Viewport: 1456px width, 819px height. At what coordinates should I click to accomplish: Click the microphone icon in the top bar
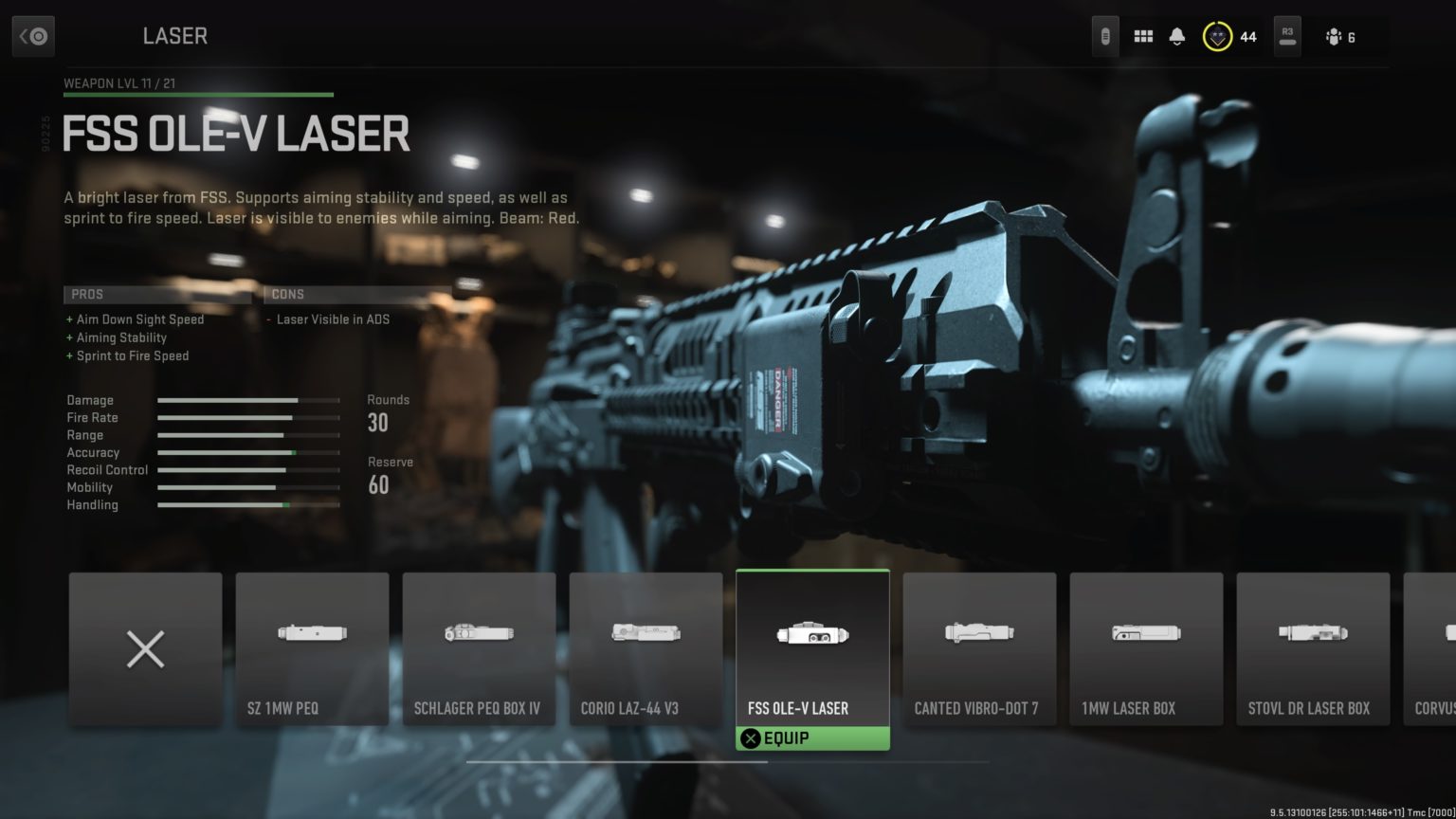[1105, 35]
